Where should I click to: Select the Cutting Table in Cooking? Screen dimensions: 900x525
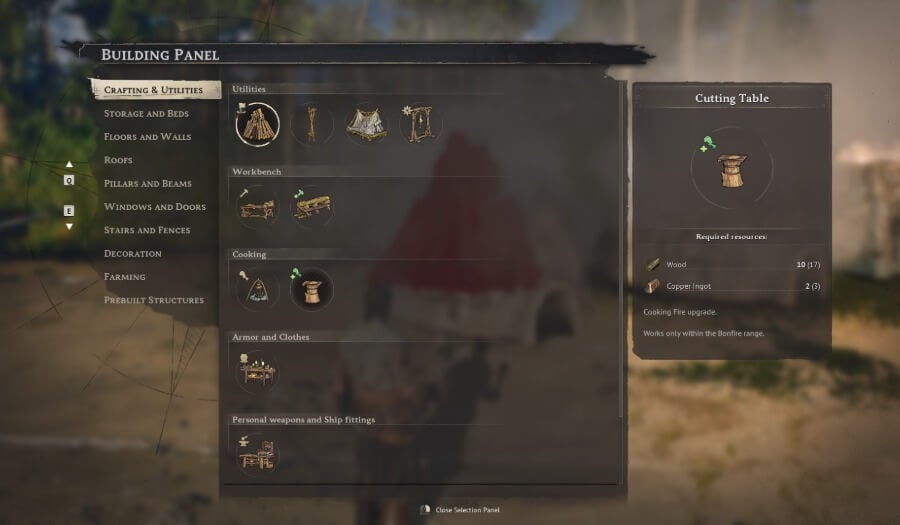(x=312, y=290)
